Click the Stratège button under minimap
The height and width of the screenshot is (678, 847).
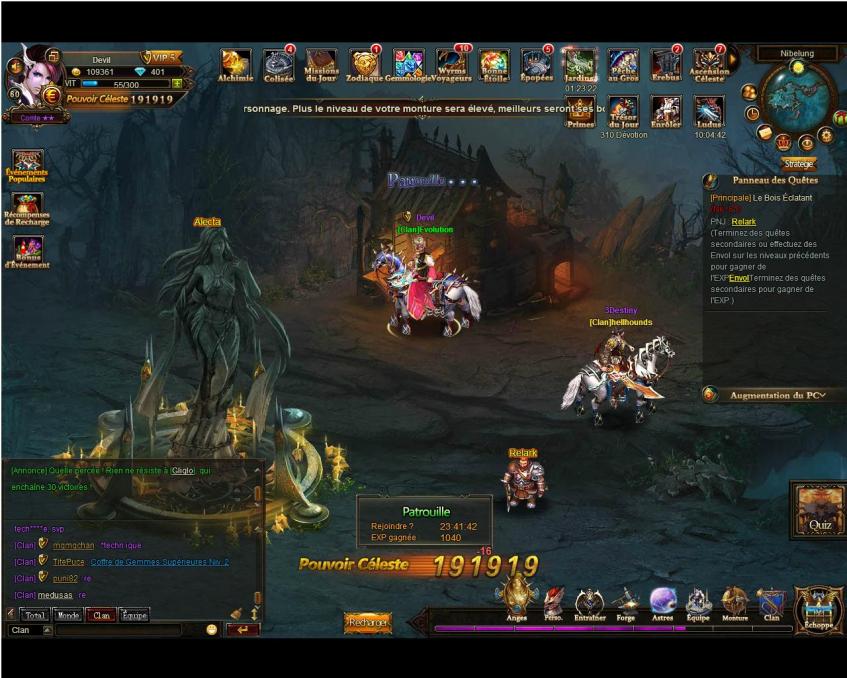click(798, 163)
